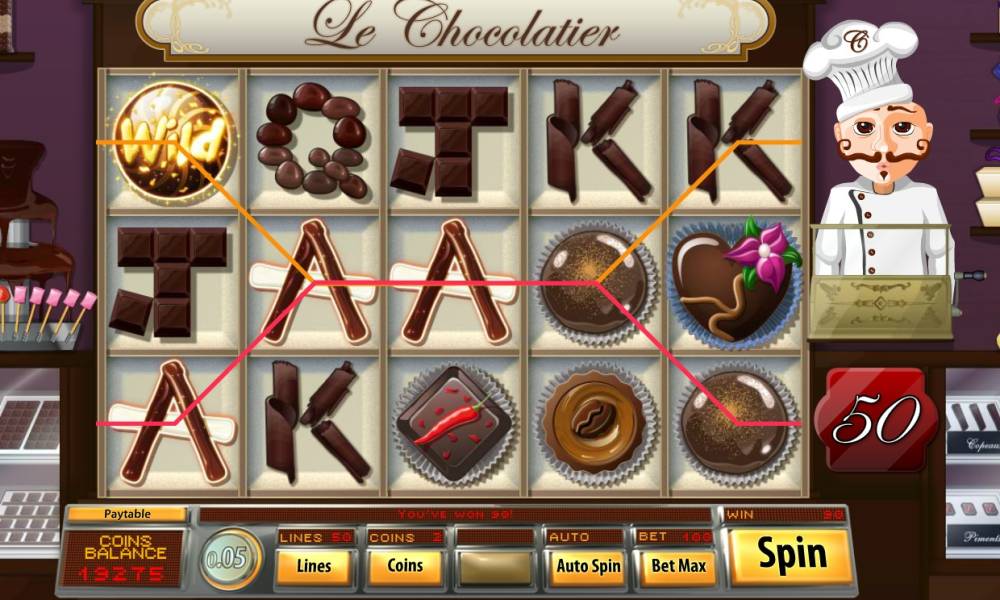This screenshot has height=600, width=1000.
Task: Spin the reels with the Spin button
Action: (791, 555)
